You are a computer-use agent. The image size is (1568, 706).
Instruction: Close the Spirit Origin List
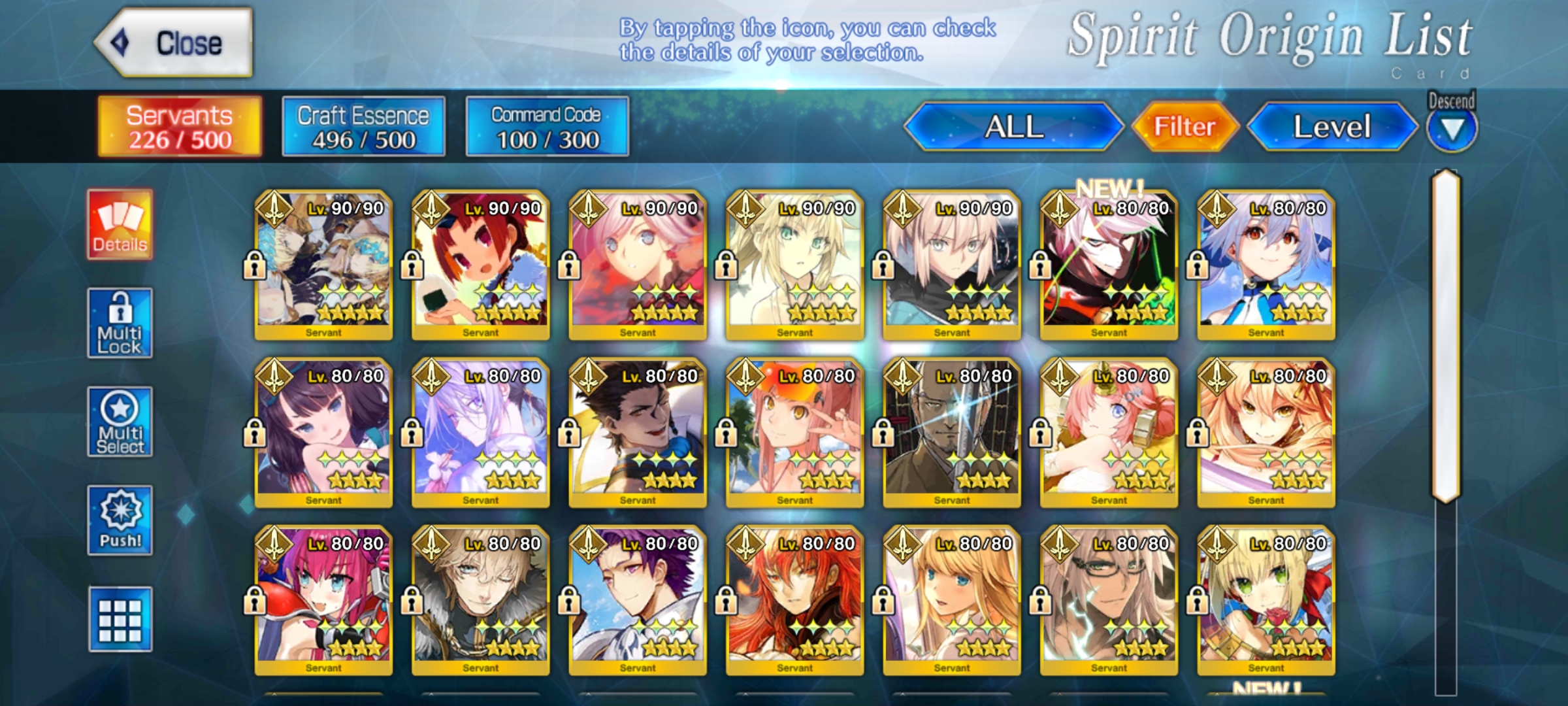(x=174, y=43)
